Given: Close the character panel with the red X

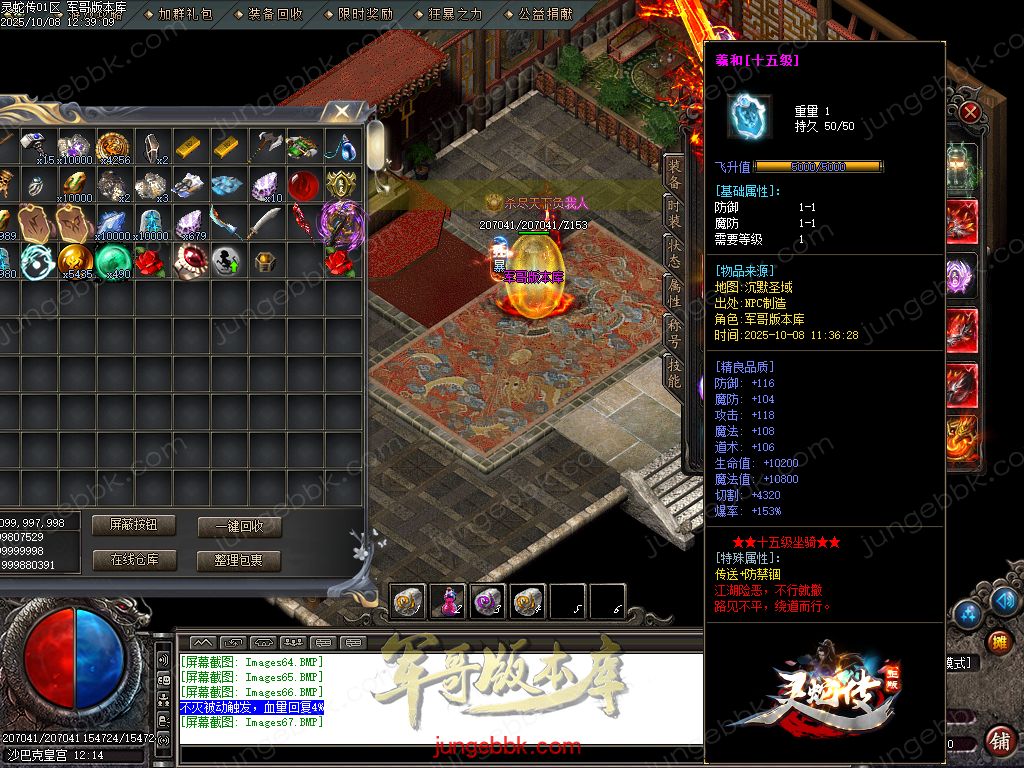Looking at the screenshot, I should 969,112.
